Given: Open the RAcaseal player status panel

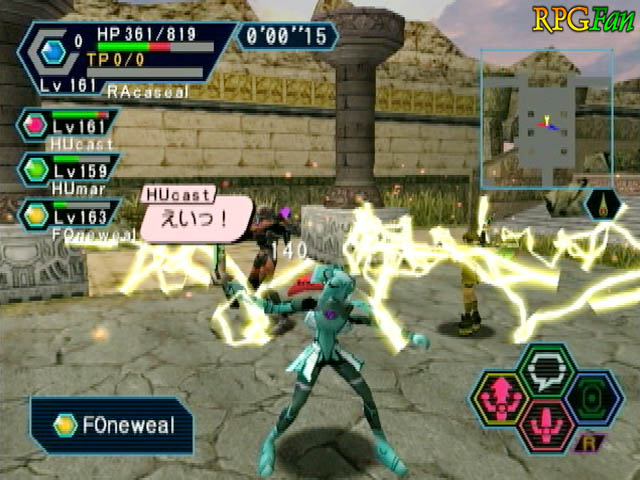Looking at the screenshot, I should pos(125,58).
